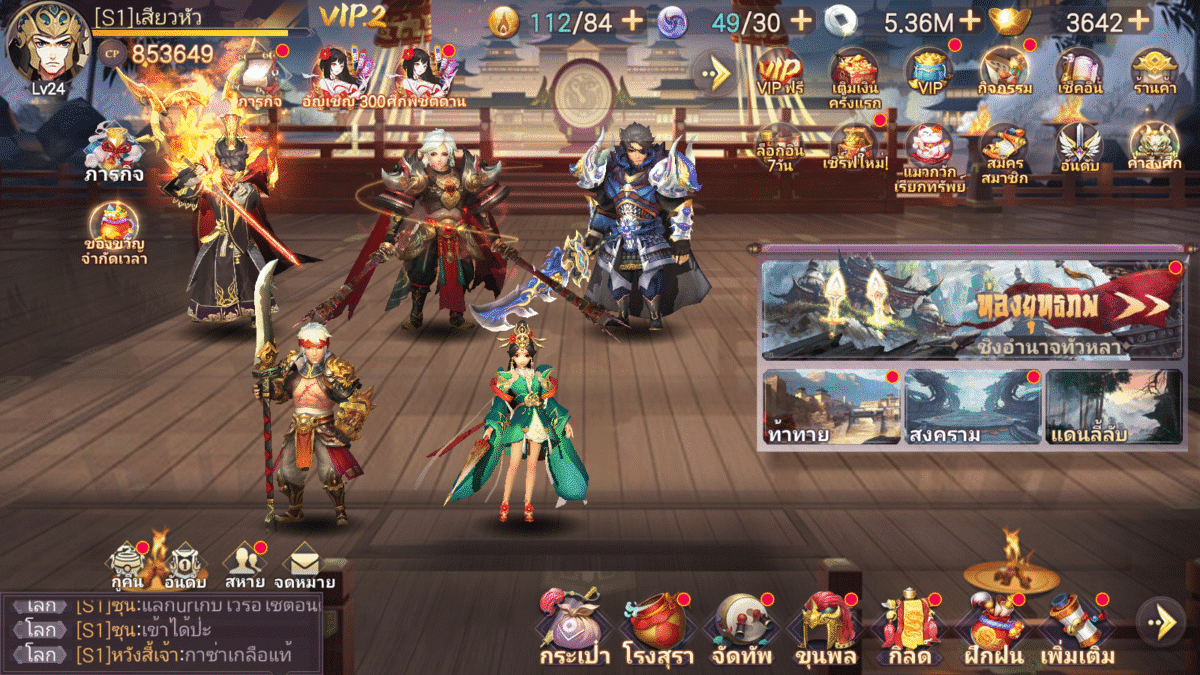Select the สงคราม war mode tile
Viewport: 1200px width, 675px height.
click(972, 407)
